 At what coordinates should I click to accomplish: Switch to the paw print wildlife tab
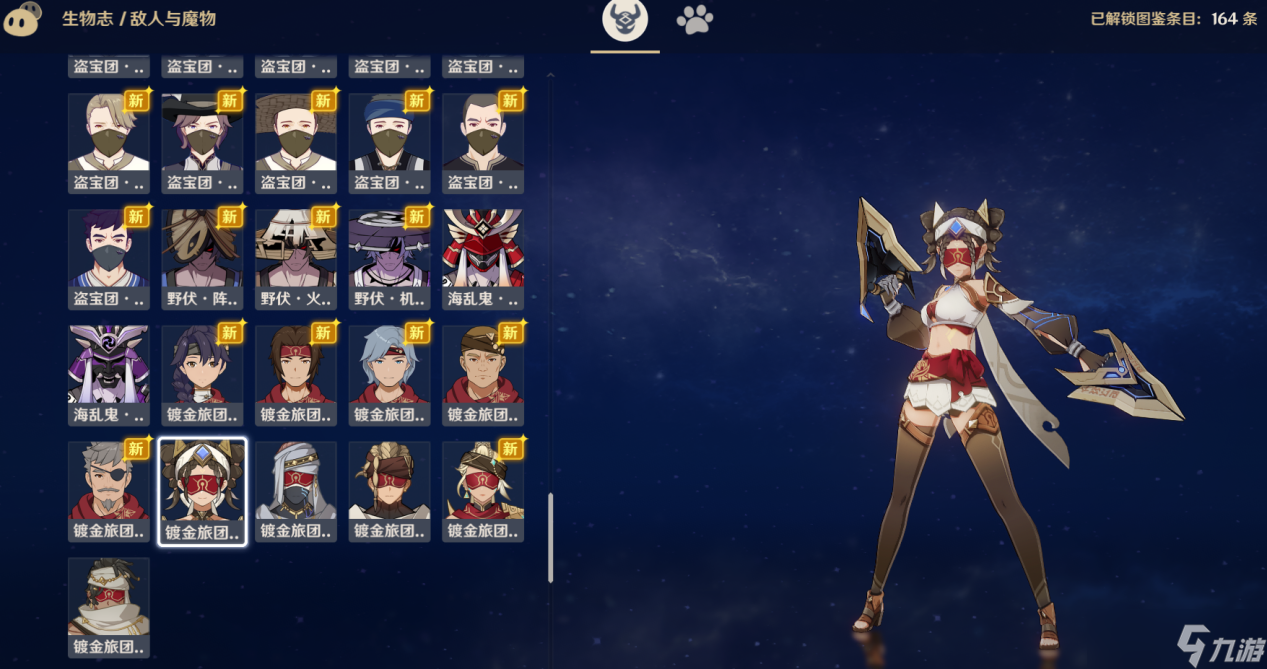pos(694,20)
